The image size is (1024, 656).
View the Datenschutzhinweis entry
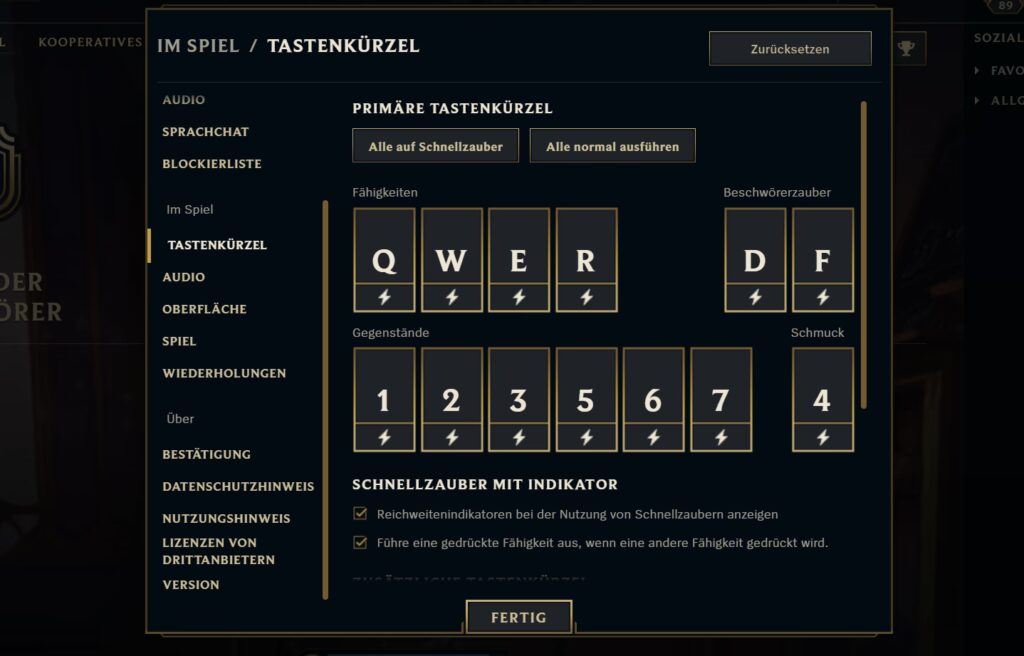(238, 487)
